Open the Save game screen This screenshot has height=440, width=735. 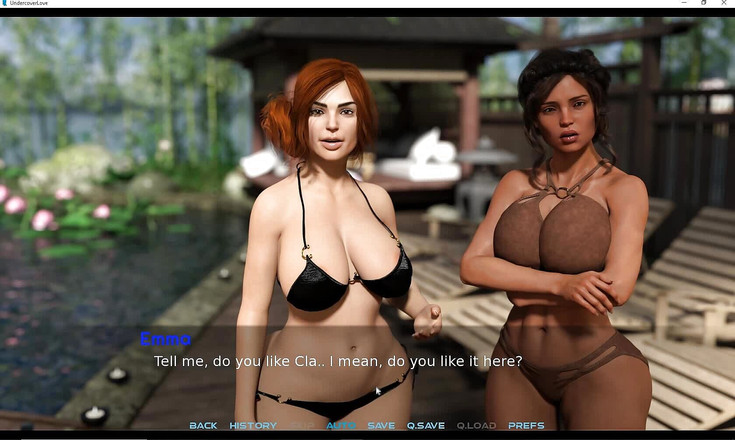pyautogui.click(x=381, y=426)
